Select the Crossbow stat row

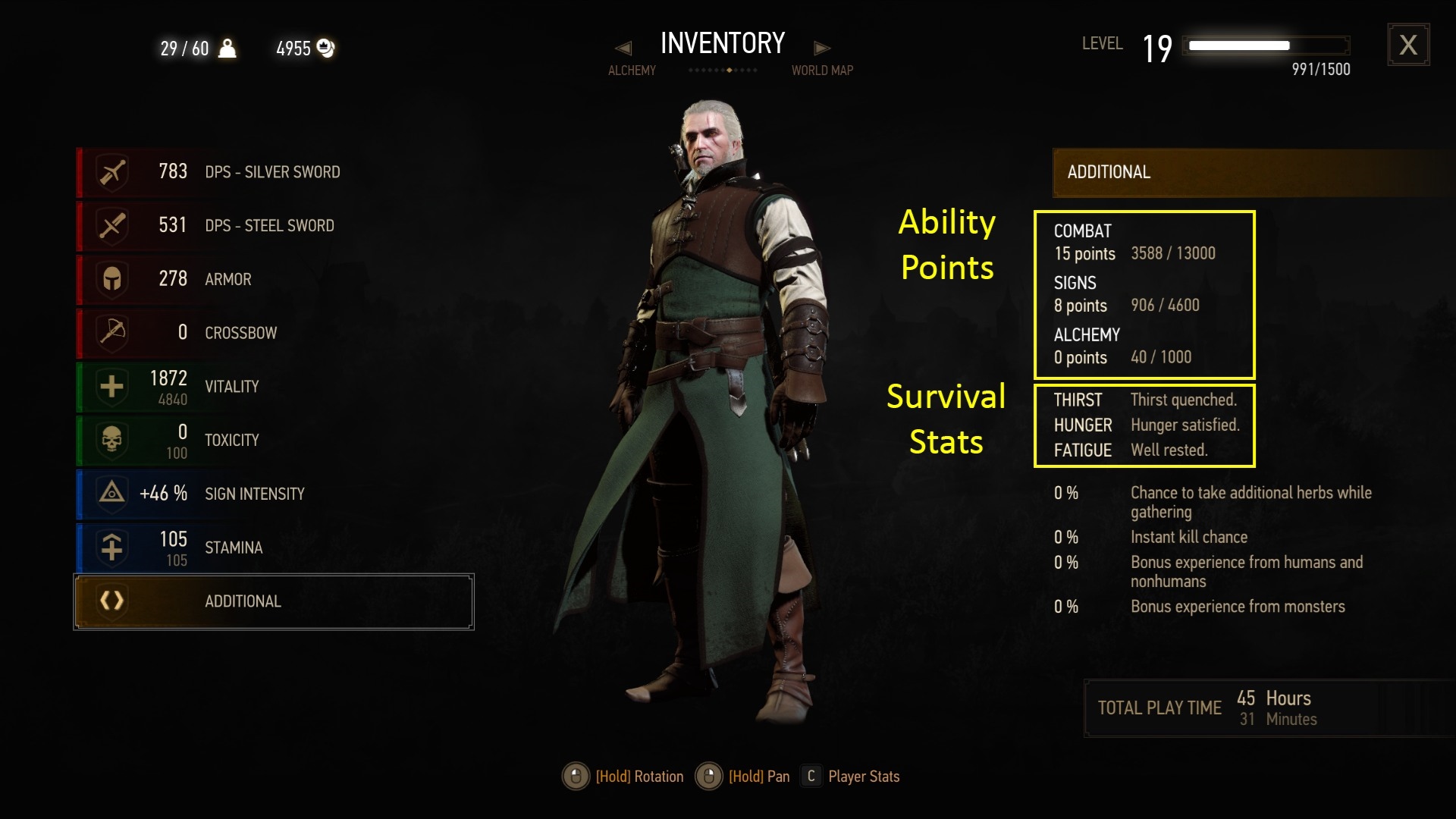(x=273, y=332)
